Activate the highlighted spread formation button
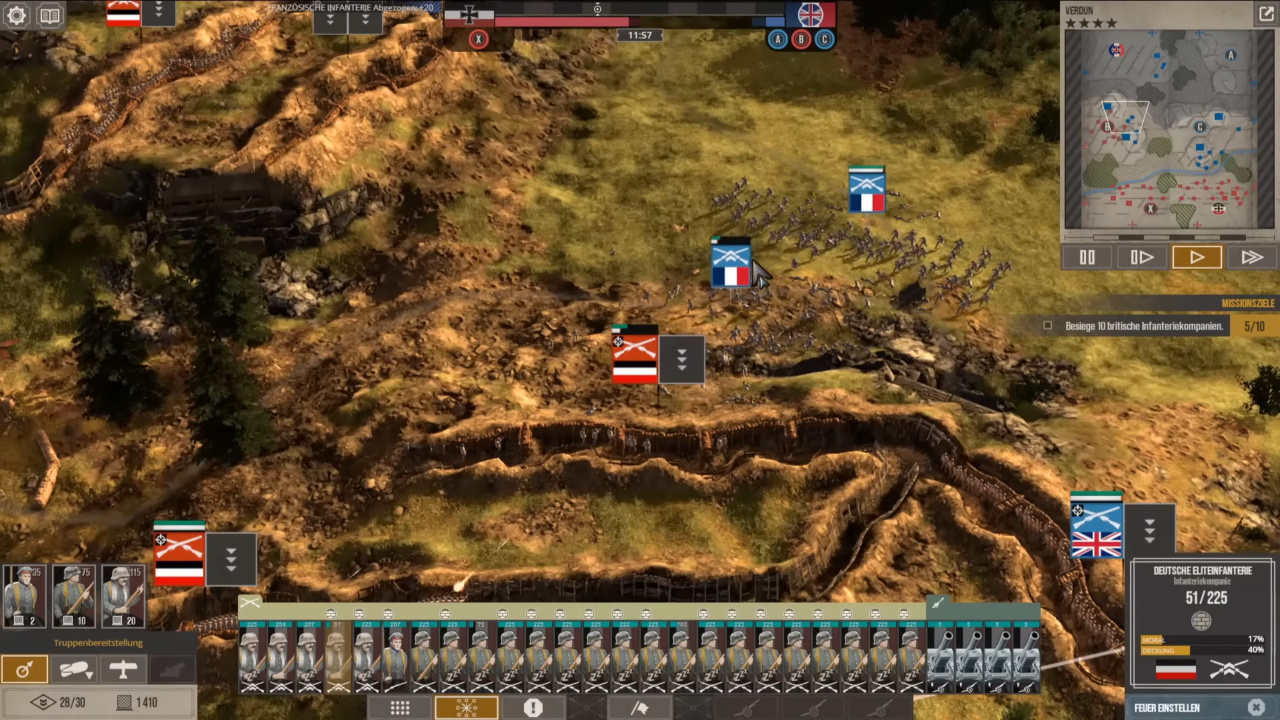 [x=466, y=708]
